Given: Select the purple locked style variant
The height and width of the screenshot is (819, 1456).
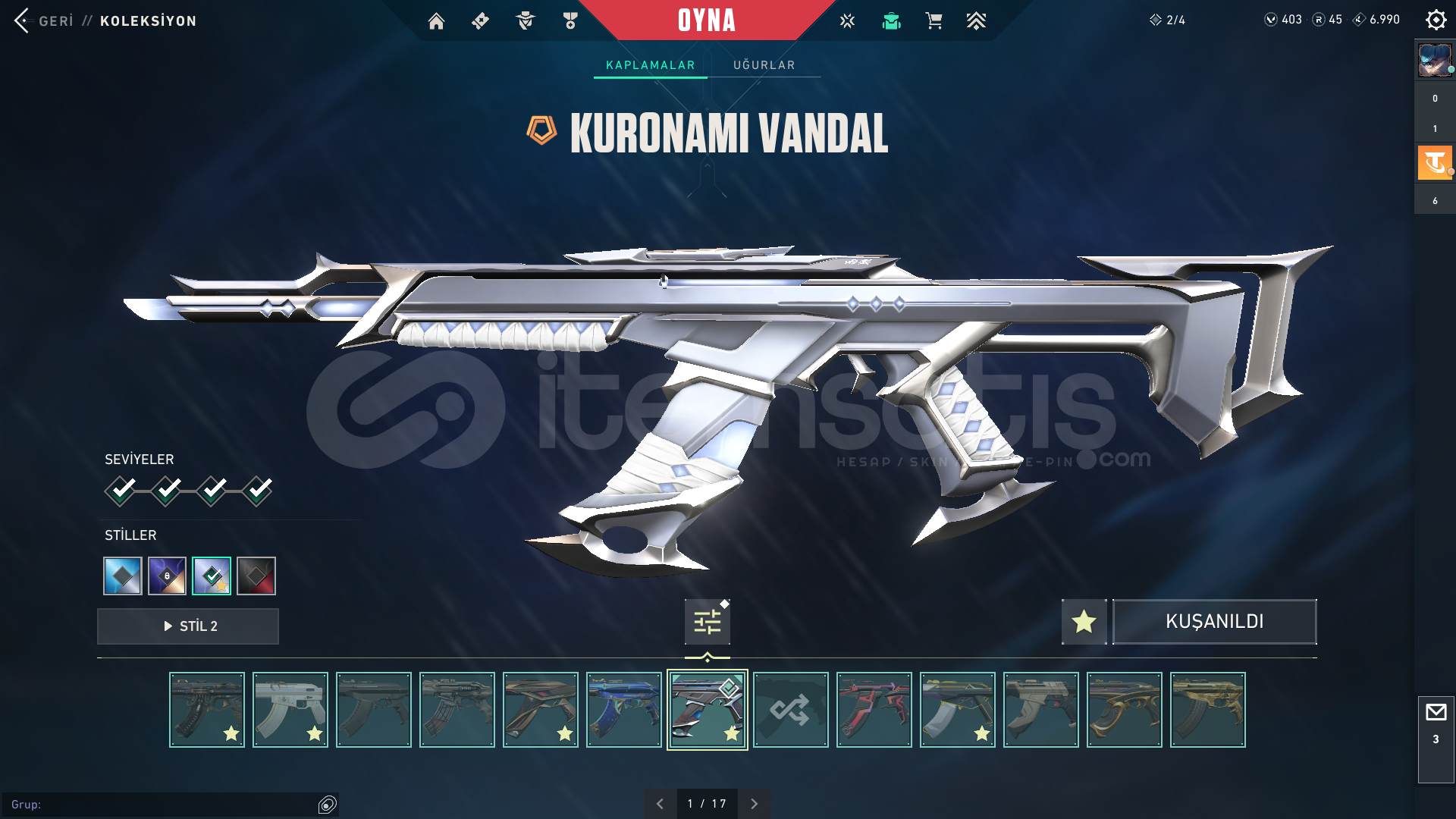Looking at the screenshot, I should pyautogui.click(x=167, y=576).
